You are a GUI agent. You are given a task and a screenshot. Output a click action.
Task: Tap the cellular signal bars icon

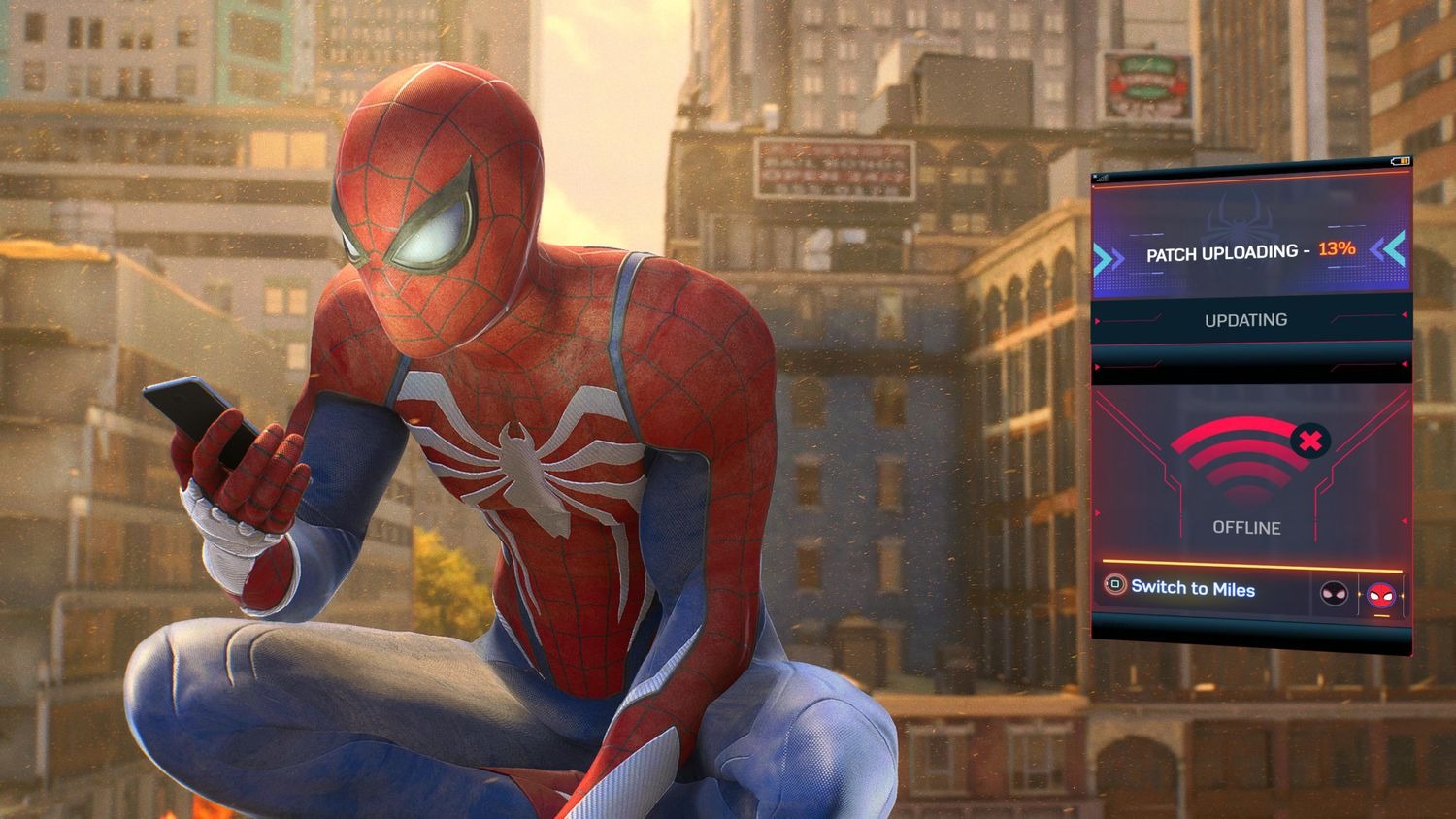click(x=1103, y=180)
